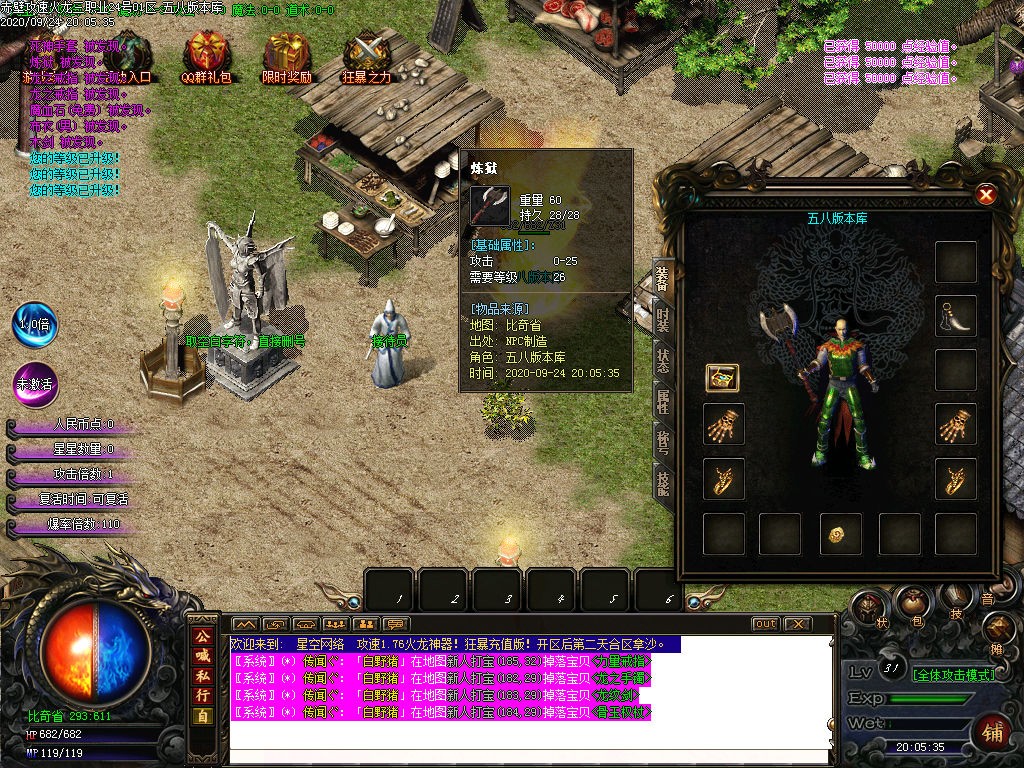Switch to the 技能 (skills) tab

click(663, 484)
